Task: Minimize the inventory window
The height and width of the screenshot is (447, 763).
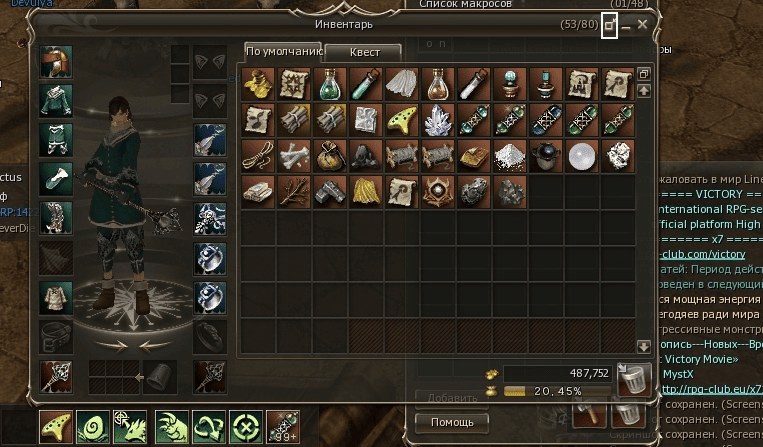Action: click(626, 25)
